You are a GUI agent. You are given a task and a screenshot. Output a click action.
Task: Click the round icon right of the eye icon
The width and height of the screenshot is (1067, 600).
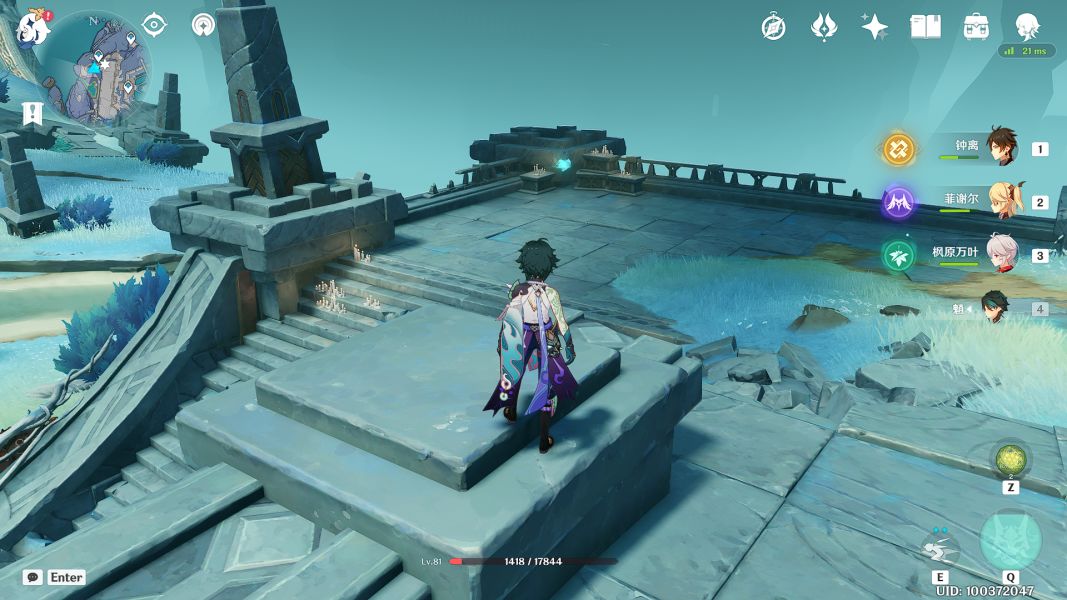click(x=204, y=25)
